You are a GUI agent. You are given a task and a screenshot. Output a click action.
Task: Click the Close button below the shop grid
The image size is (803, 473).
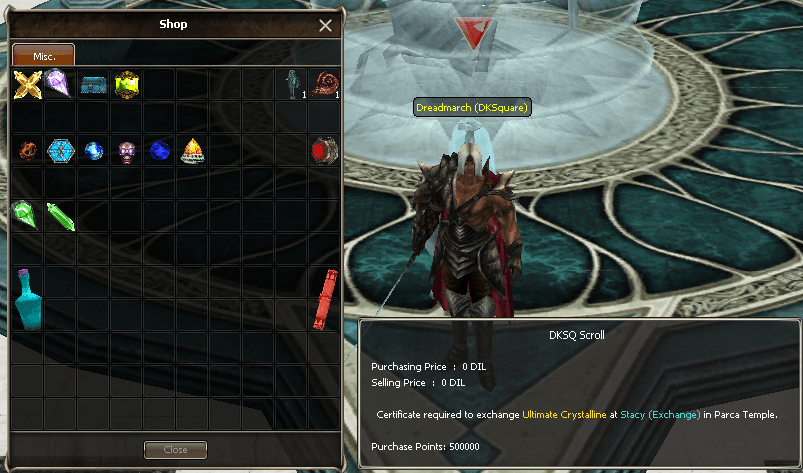(175, 450)
